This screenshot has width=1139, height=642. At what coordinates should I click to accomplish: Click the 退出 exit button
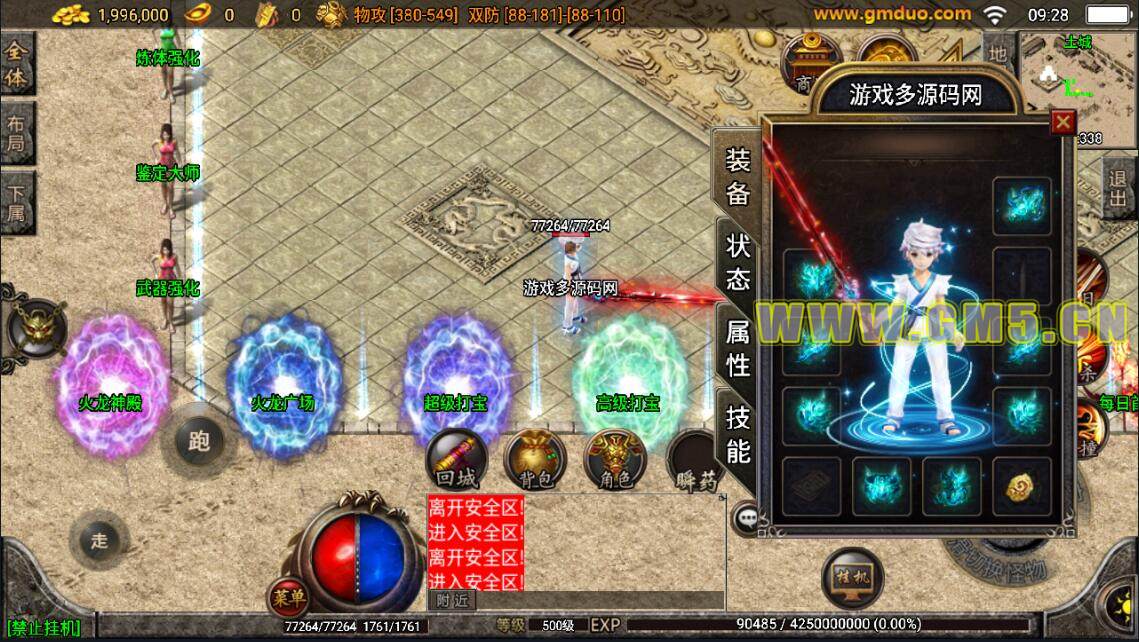click(1118, 189)
